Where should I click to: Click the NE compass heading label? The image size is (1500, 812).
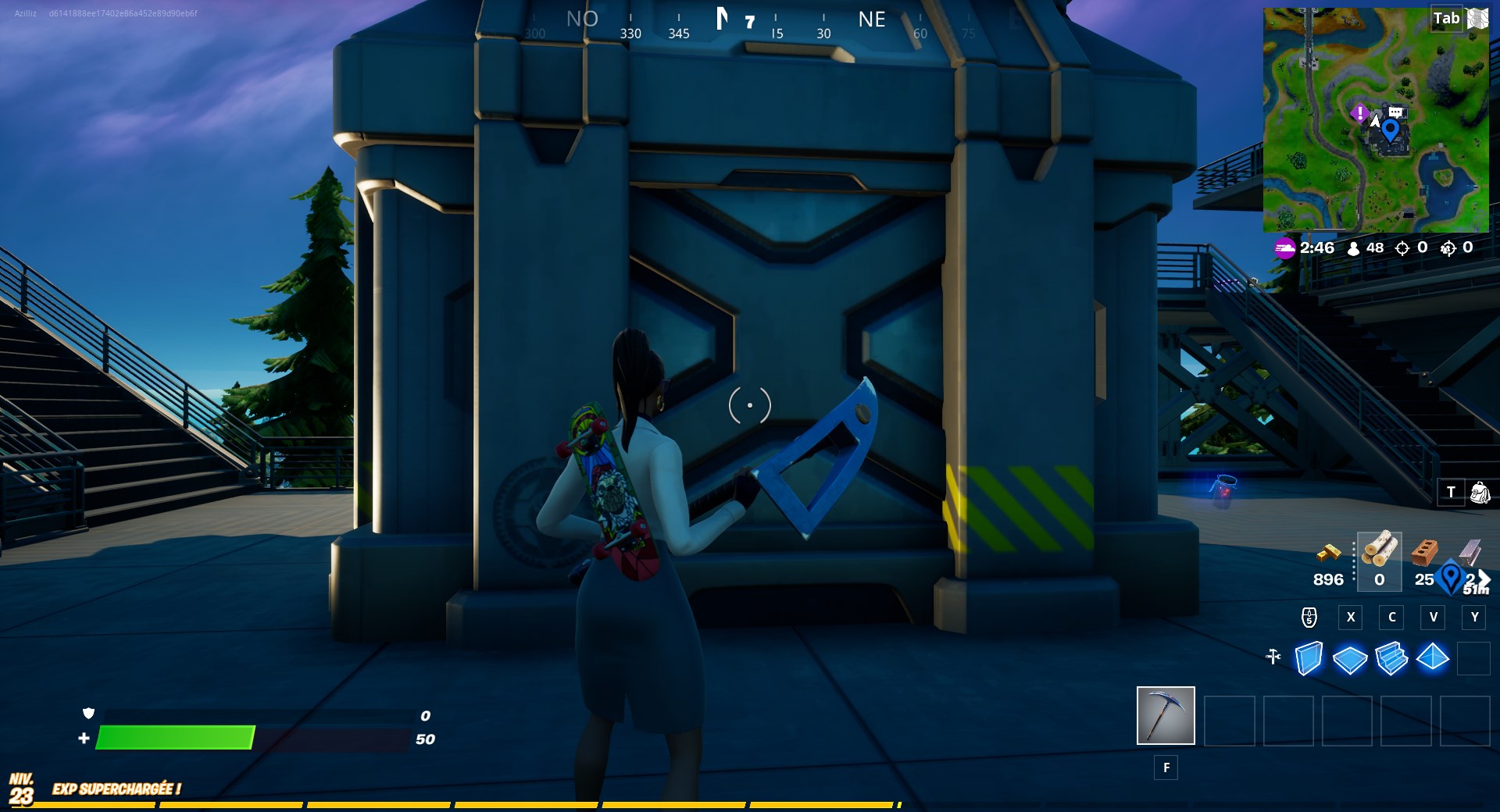[x=873, y=20]
